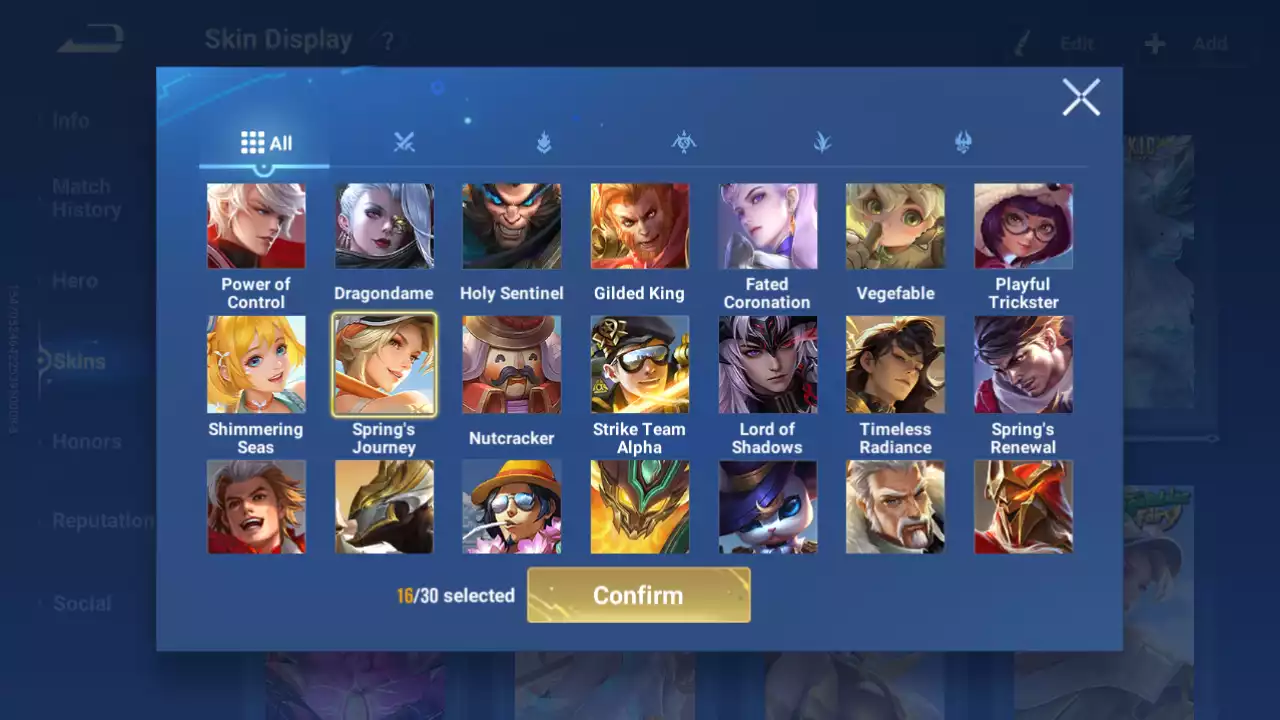
Task: Choose the Nutcracker skin
Action: point(512,364)
